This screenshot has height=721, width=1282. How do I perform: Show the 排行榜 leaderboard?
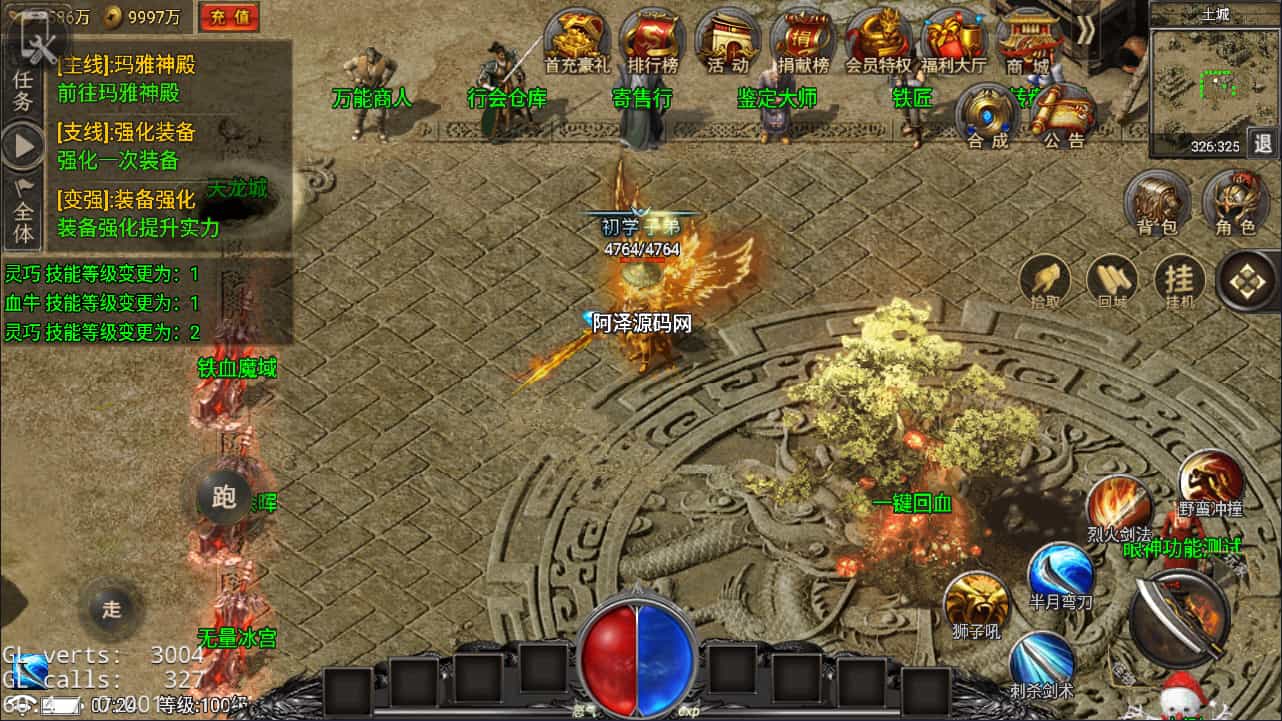coord(652,40)
